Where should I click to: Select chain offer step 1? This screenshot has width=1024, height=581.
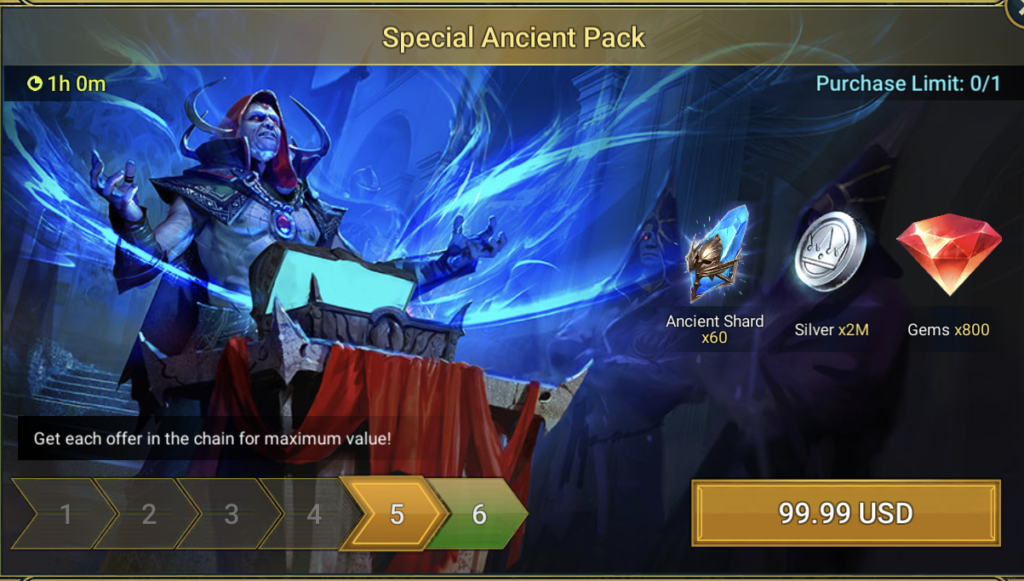point(66,514)
